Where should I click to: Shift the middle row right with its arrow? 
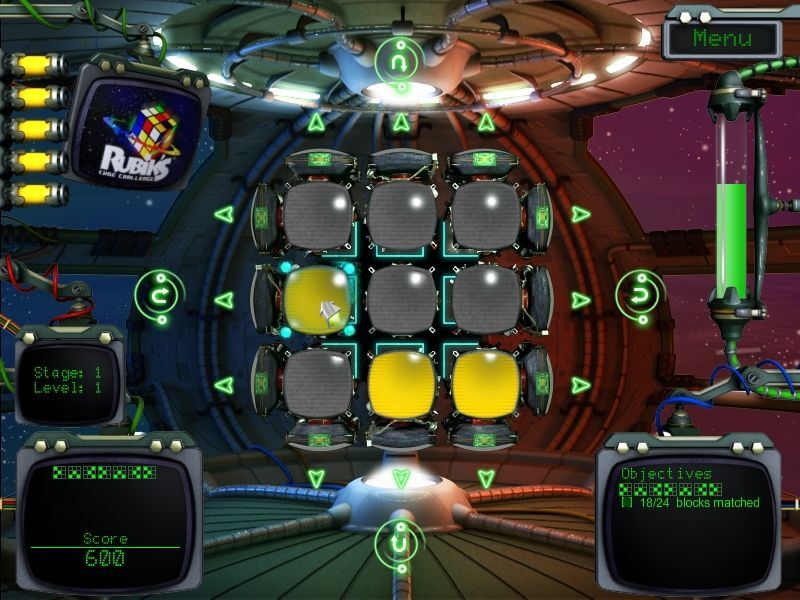coord(581,299)
